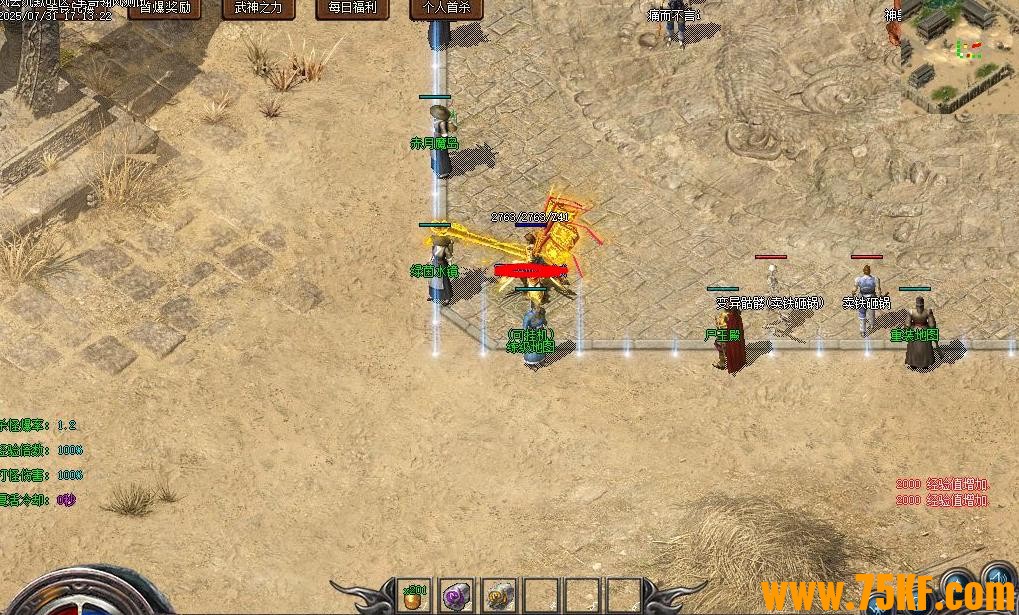Open the 个人首杀 panel
The width and height of the screenshot is (1019, 615).
pyautogui.click(x=446, y=8)
